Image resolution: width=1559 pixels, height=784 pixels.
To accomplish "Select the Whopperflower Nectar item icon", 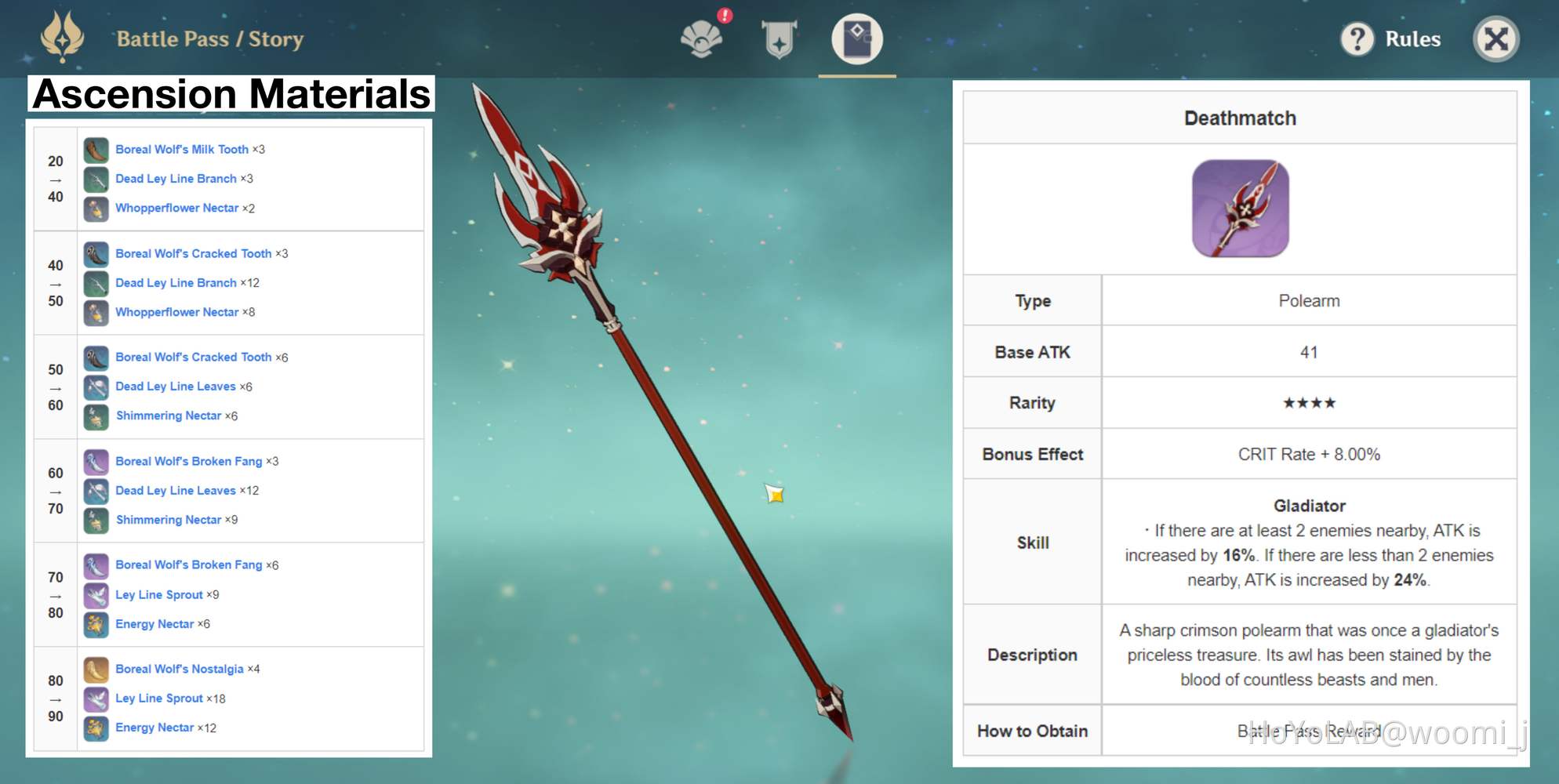I will (96, 208).
